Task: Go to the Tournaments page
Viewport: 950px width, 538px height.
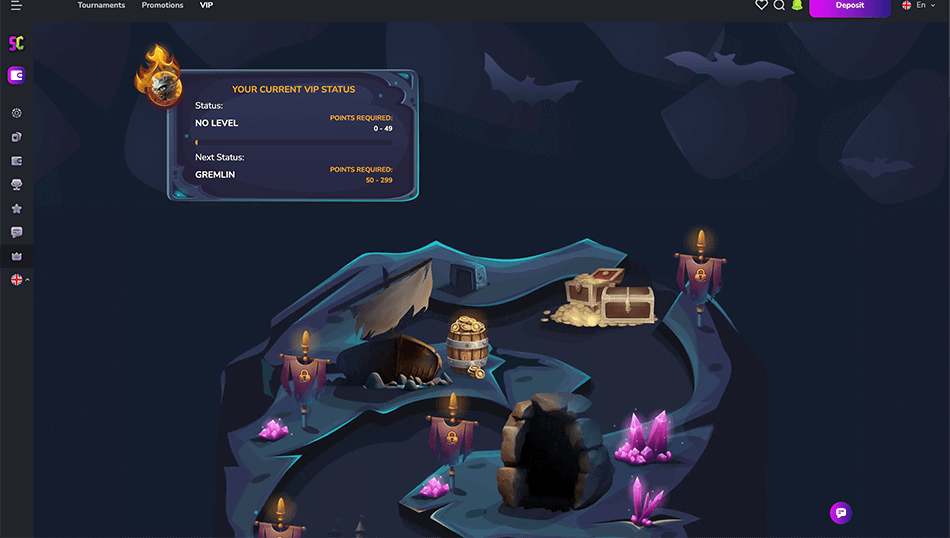Action: (101, 6)
